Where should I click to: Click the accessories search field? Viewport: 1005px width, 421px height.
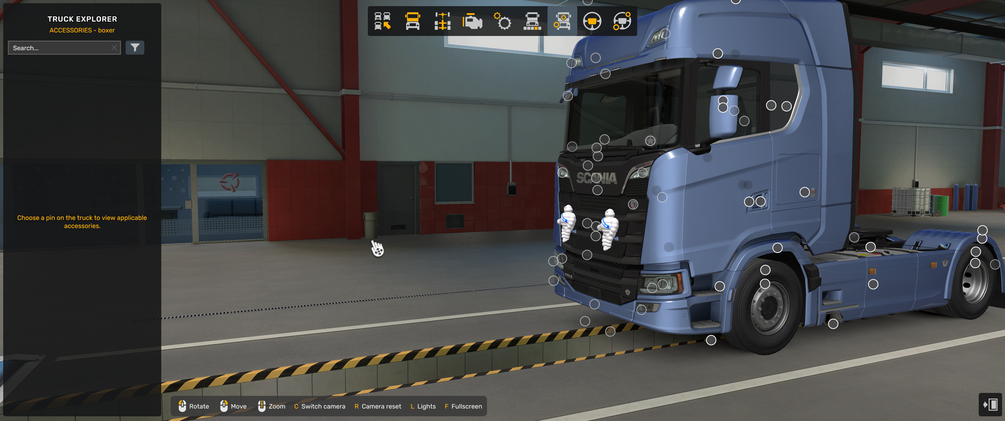[58, 48]
